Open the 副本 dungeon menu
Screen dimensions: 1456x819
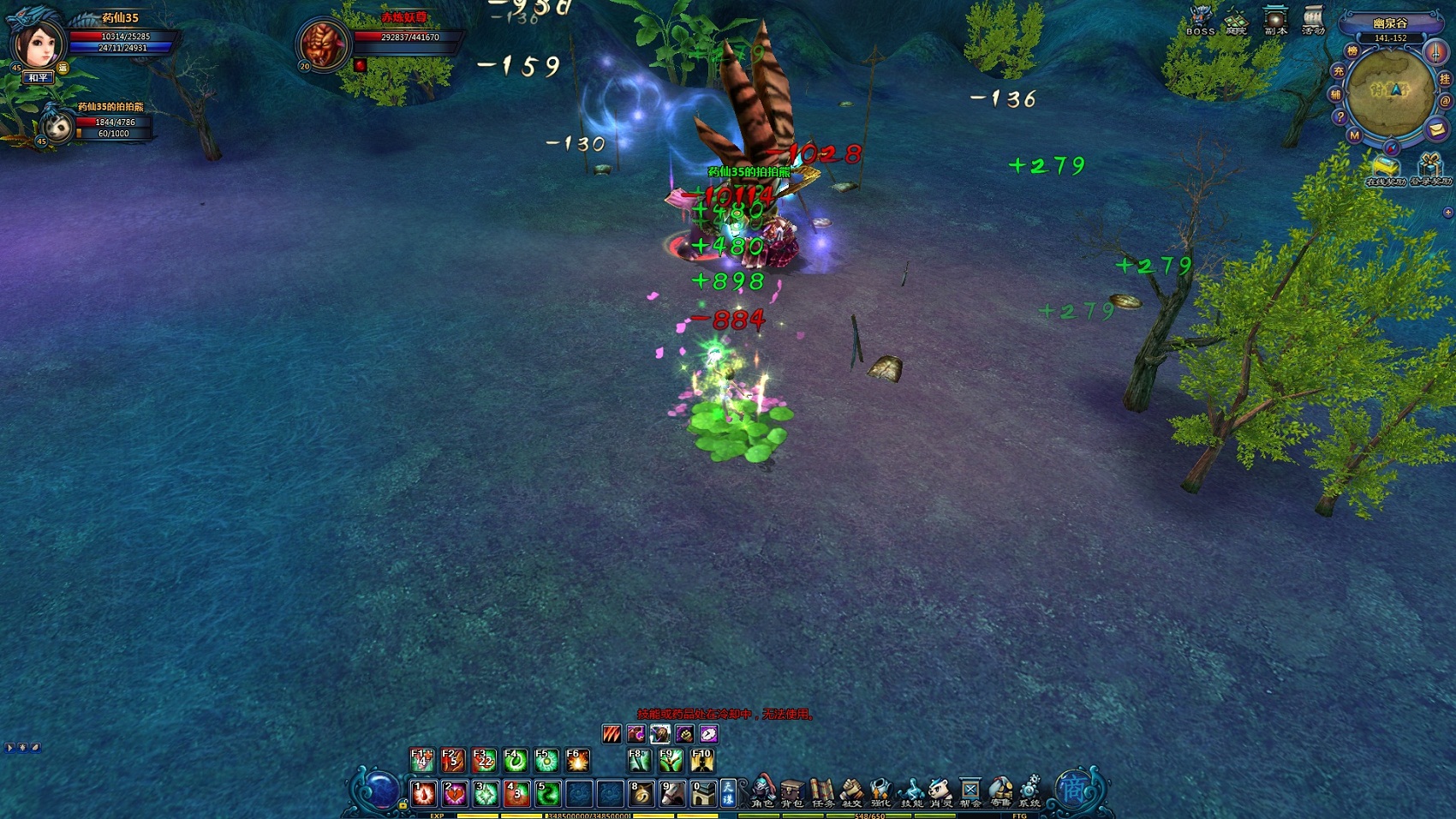coord(1275,19)
